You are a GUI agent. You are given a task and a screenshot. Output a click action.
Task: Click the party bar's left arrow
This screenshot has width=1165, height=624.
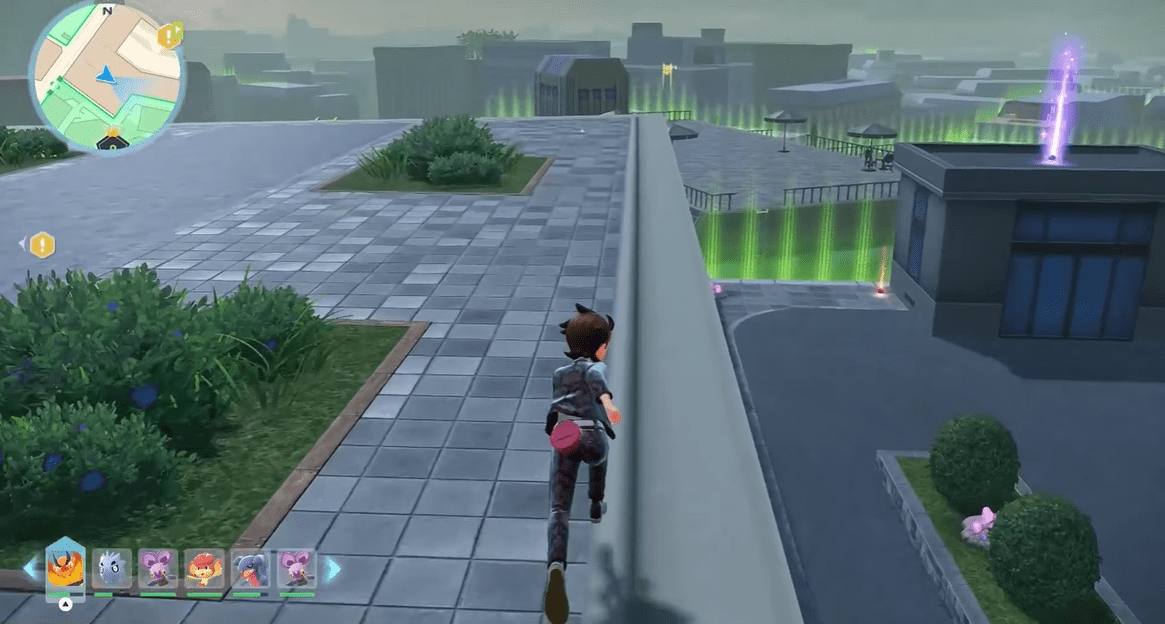tap(29, 569)
